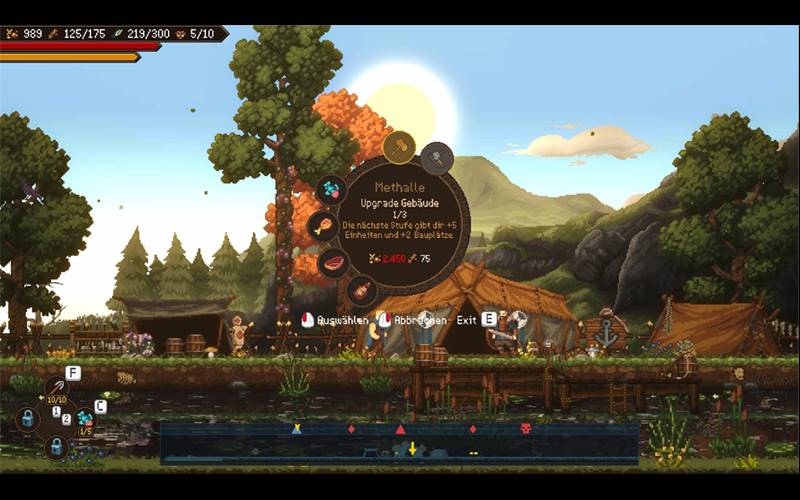
Task: Choose the grey shovel demolish option
Action: click(437, 158)
